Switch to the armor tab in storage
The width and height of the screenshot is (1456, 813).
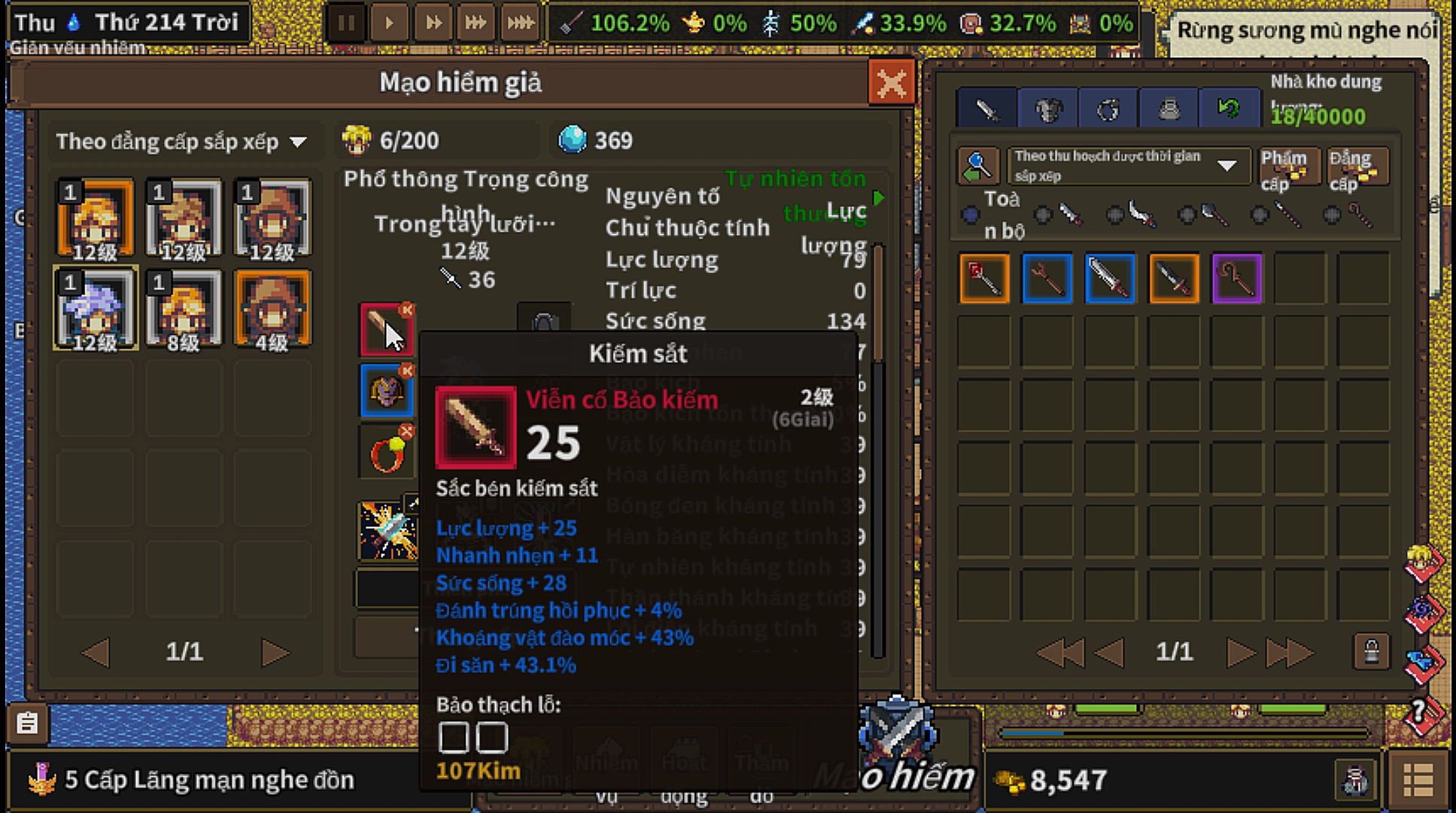tap(1047, 111)
